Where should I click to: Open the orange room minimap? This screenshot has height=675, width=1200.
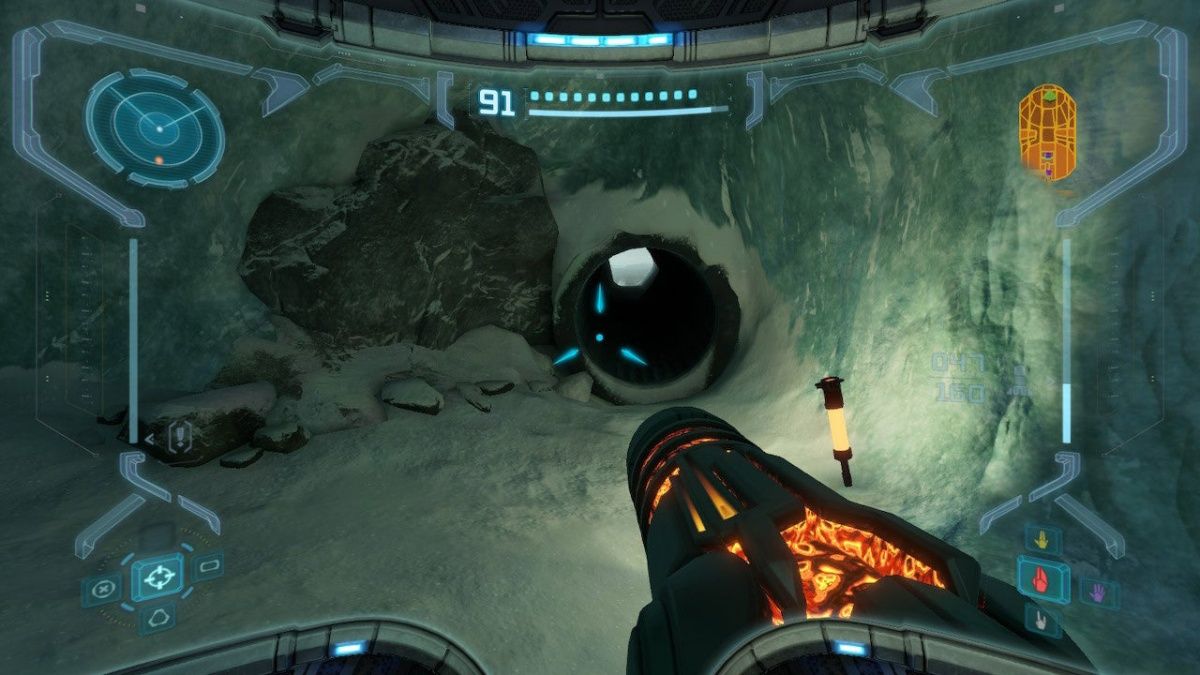tap(1047, 132)
